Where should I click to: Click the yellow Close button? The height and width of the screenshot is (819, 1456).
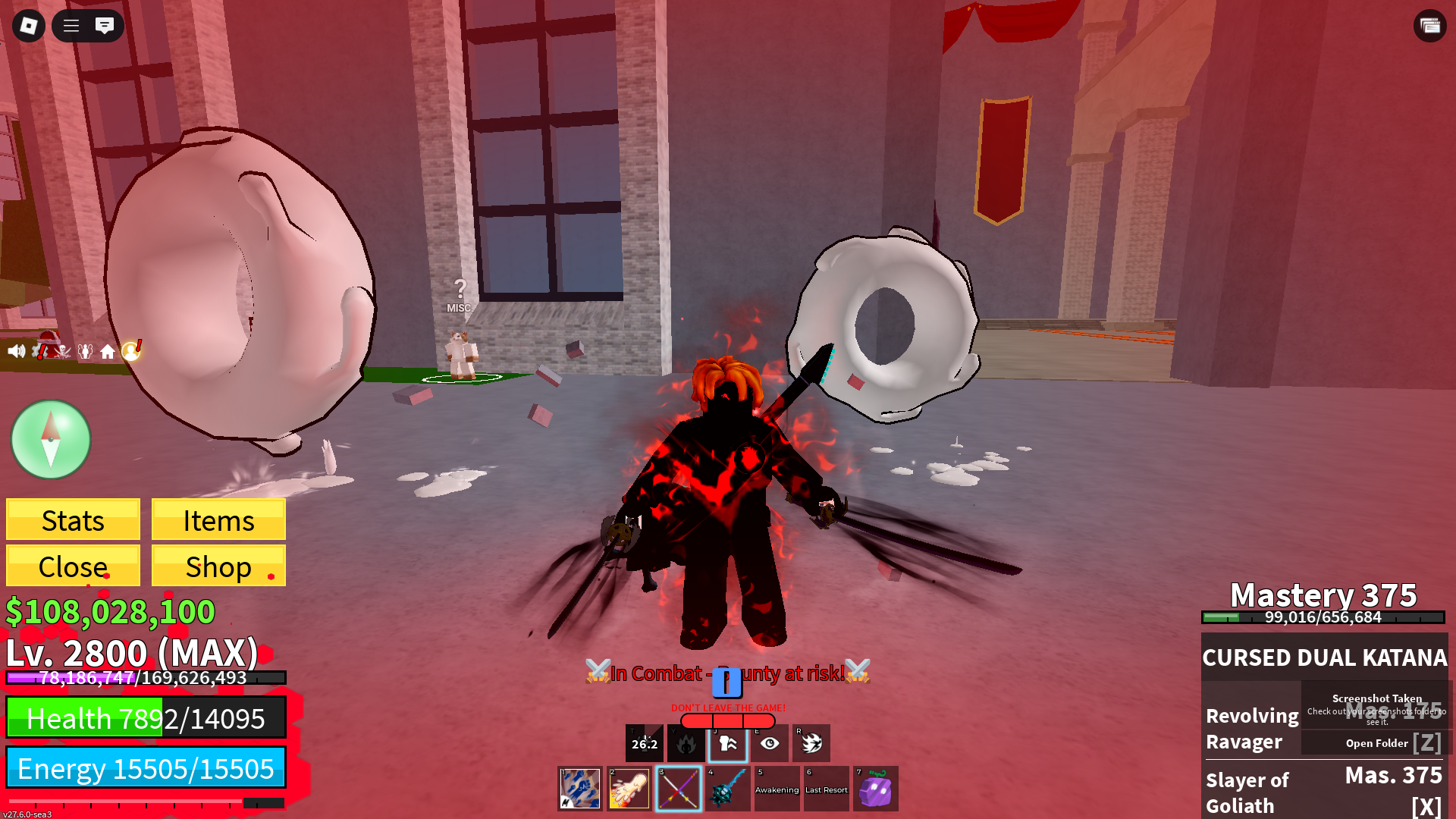coord(73,566)
